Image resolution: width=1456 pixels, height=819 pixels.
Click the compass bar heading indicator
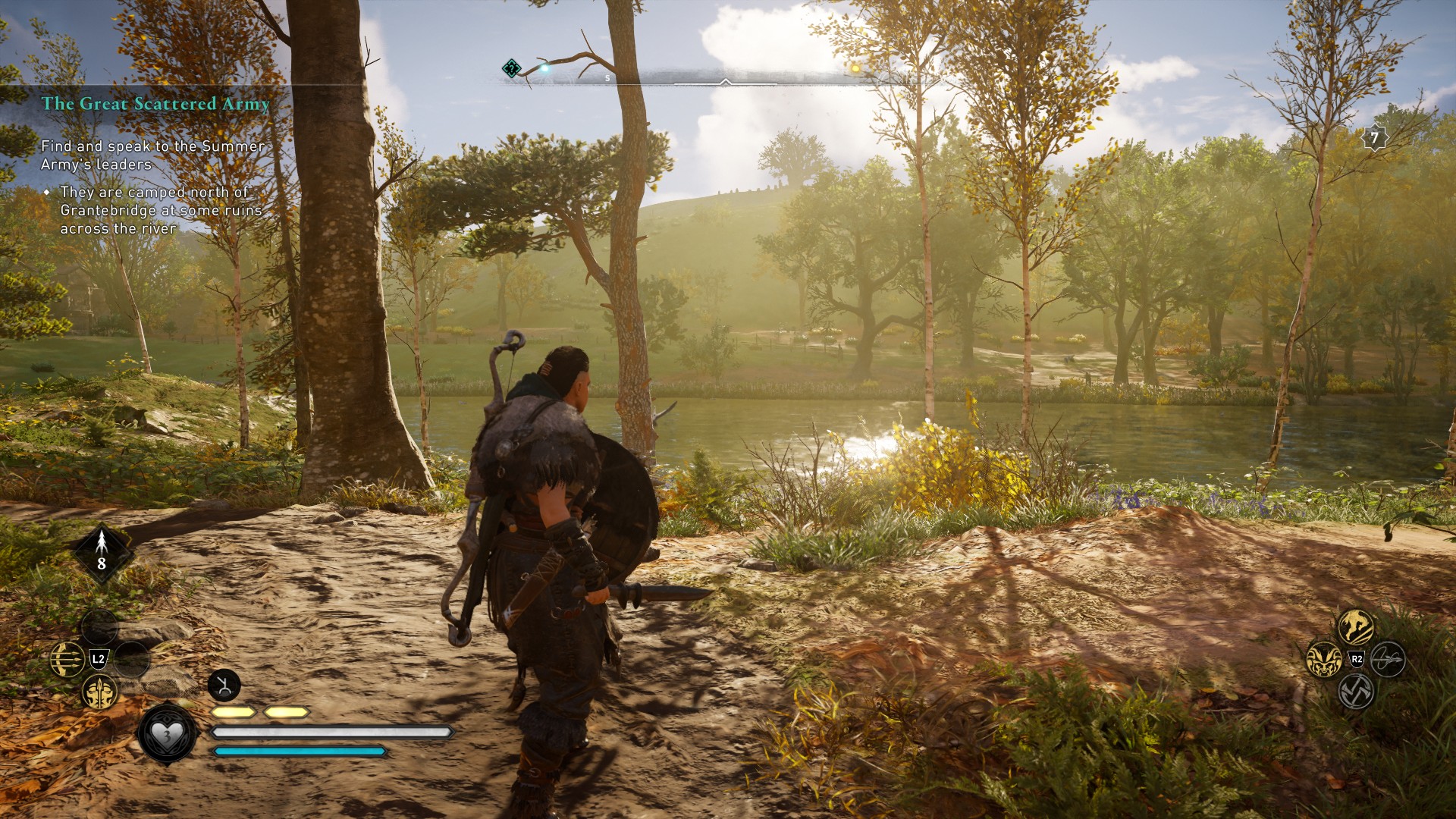pyautogui.click(x=725, y=81)
